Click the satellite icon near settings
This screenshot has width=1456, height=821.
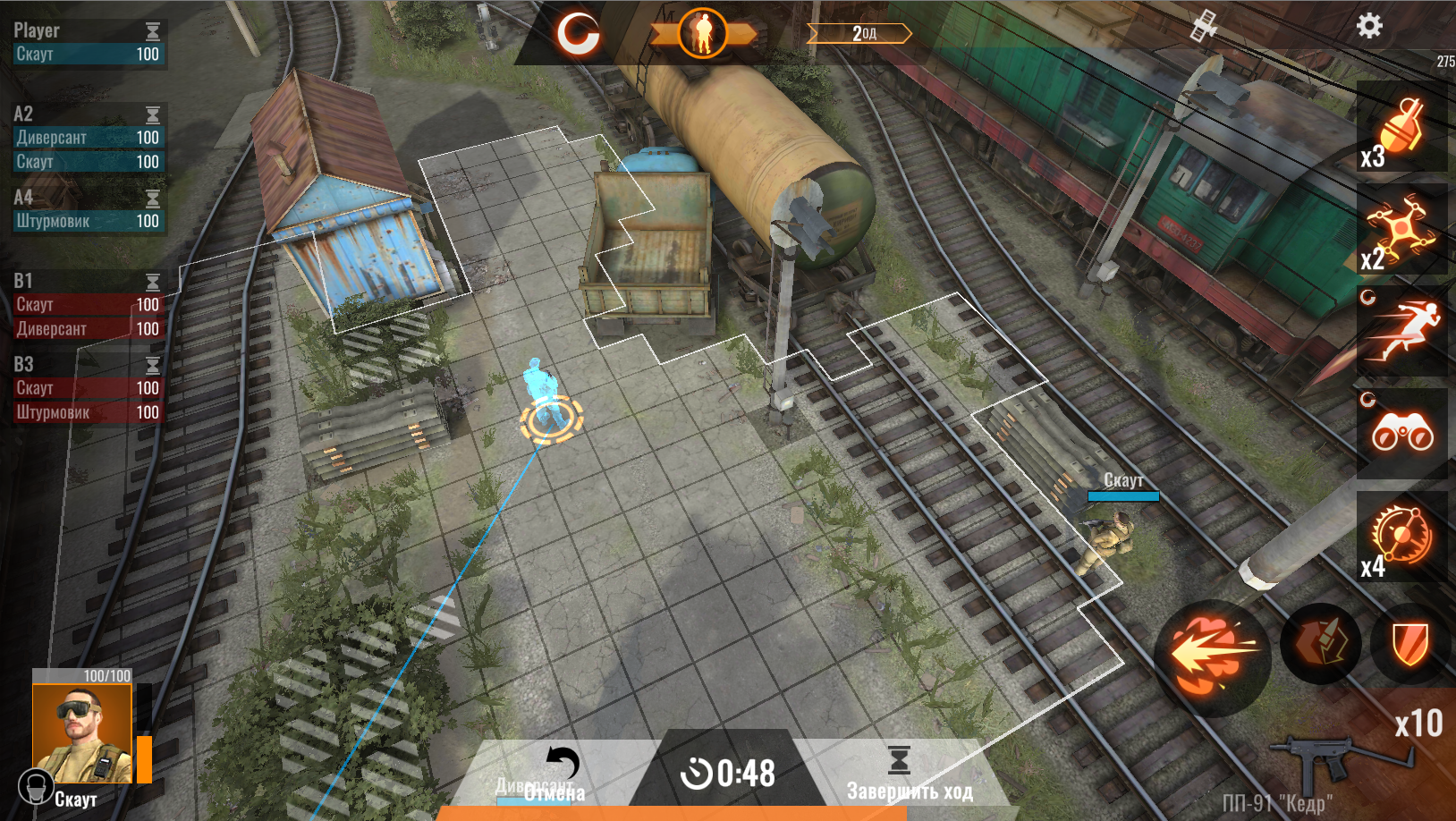click(1206, 27)
